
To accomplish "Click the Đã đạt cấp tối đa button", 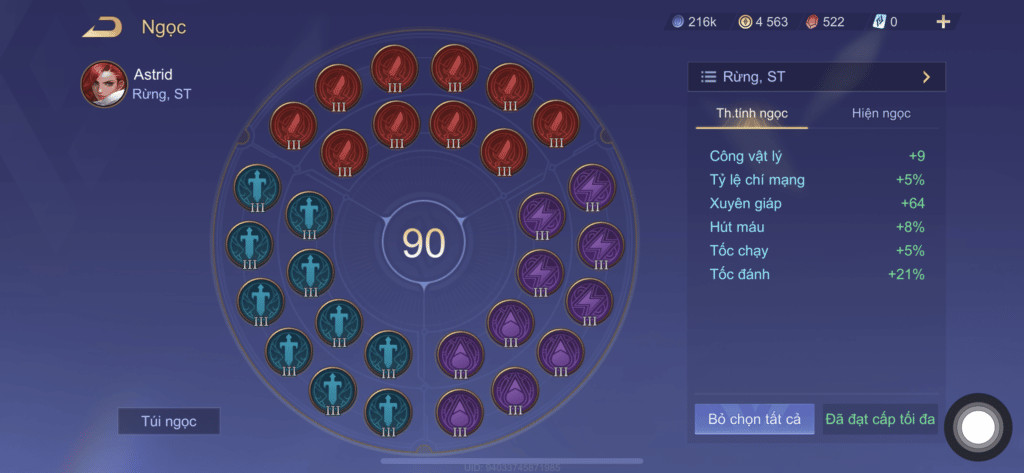I will (x=880, y=419).
